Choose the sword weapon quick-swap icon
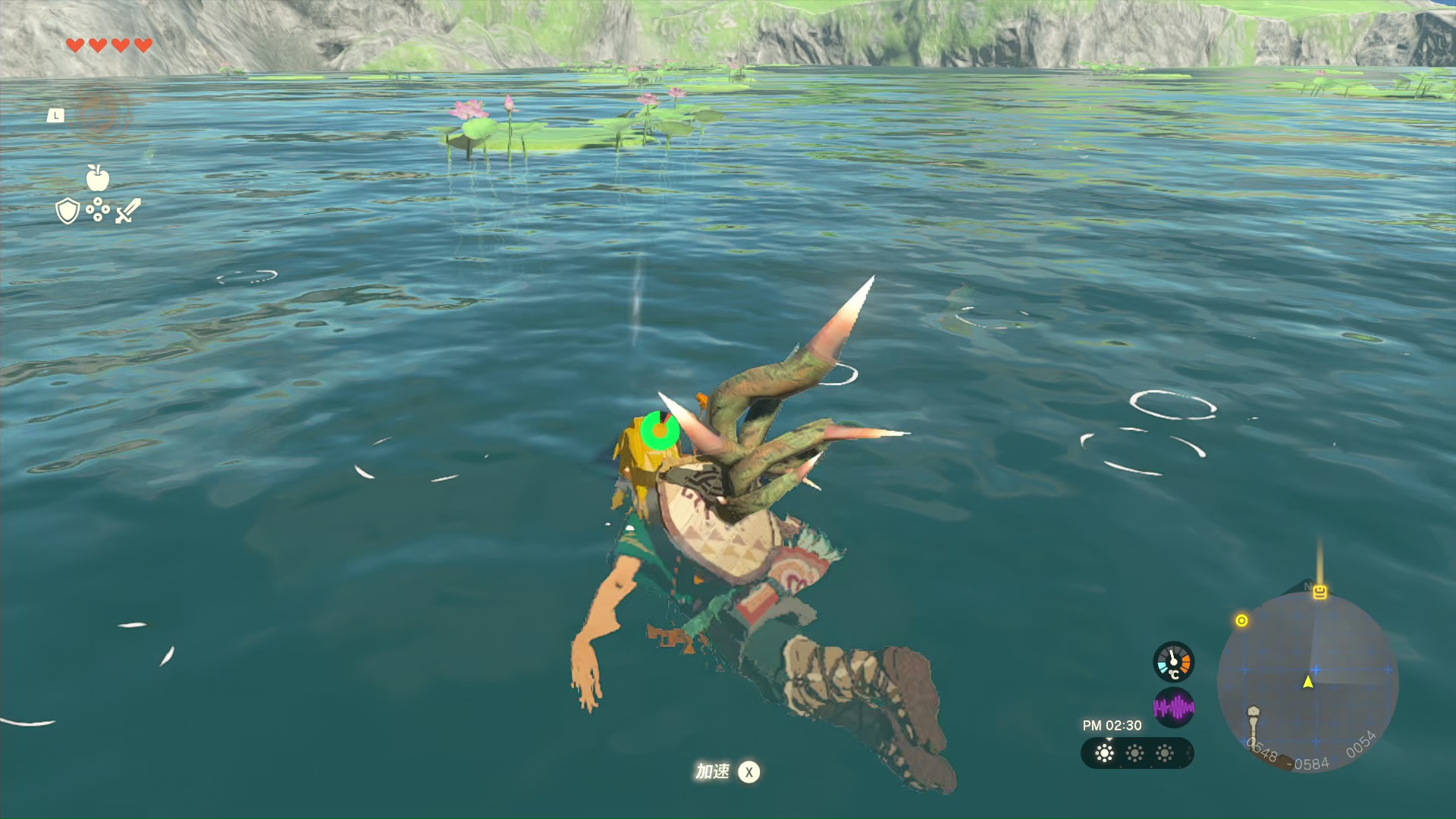 point(128,211)
